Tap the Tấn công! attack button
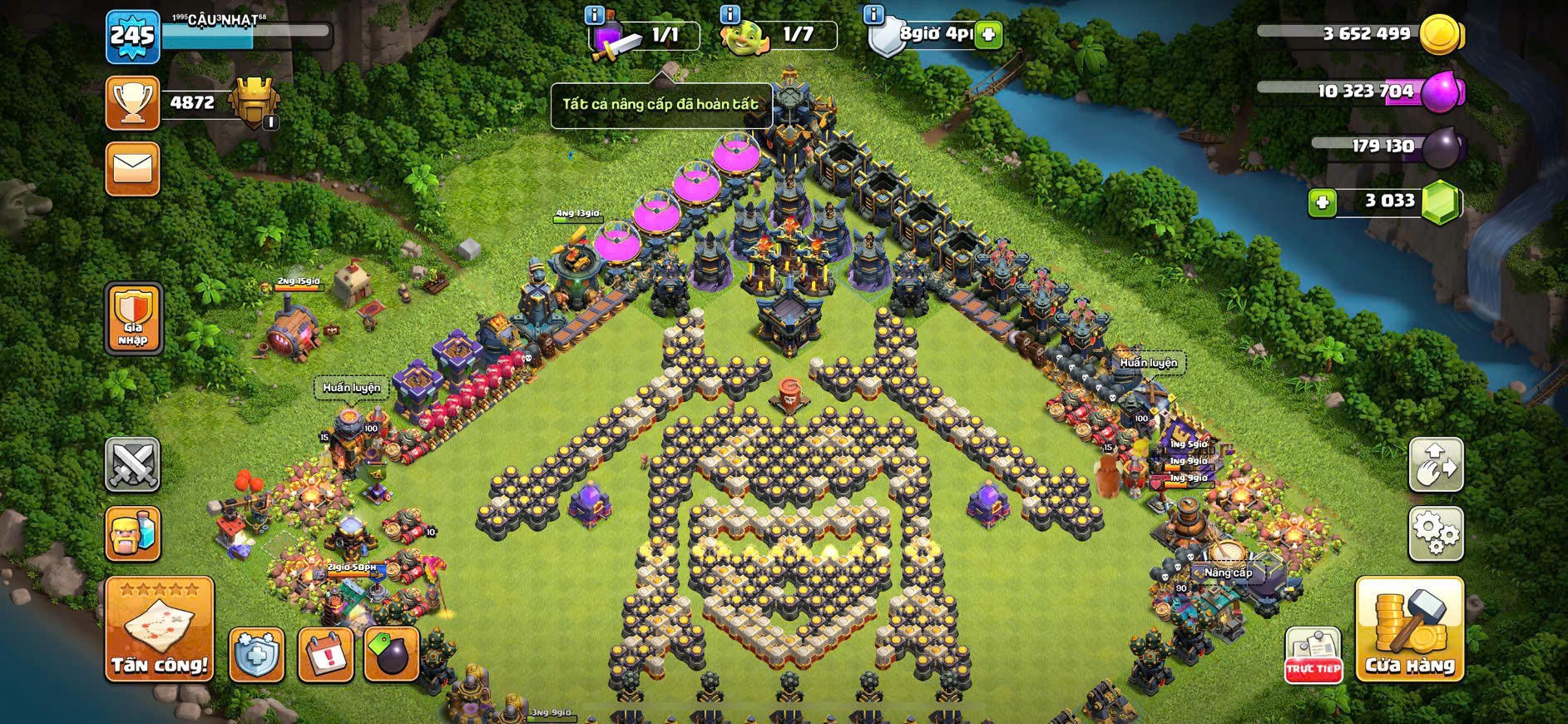The width and height of the screenshot is (1568, 724). coord(159,630)
